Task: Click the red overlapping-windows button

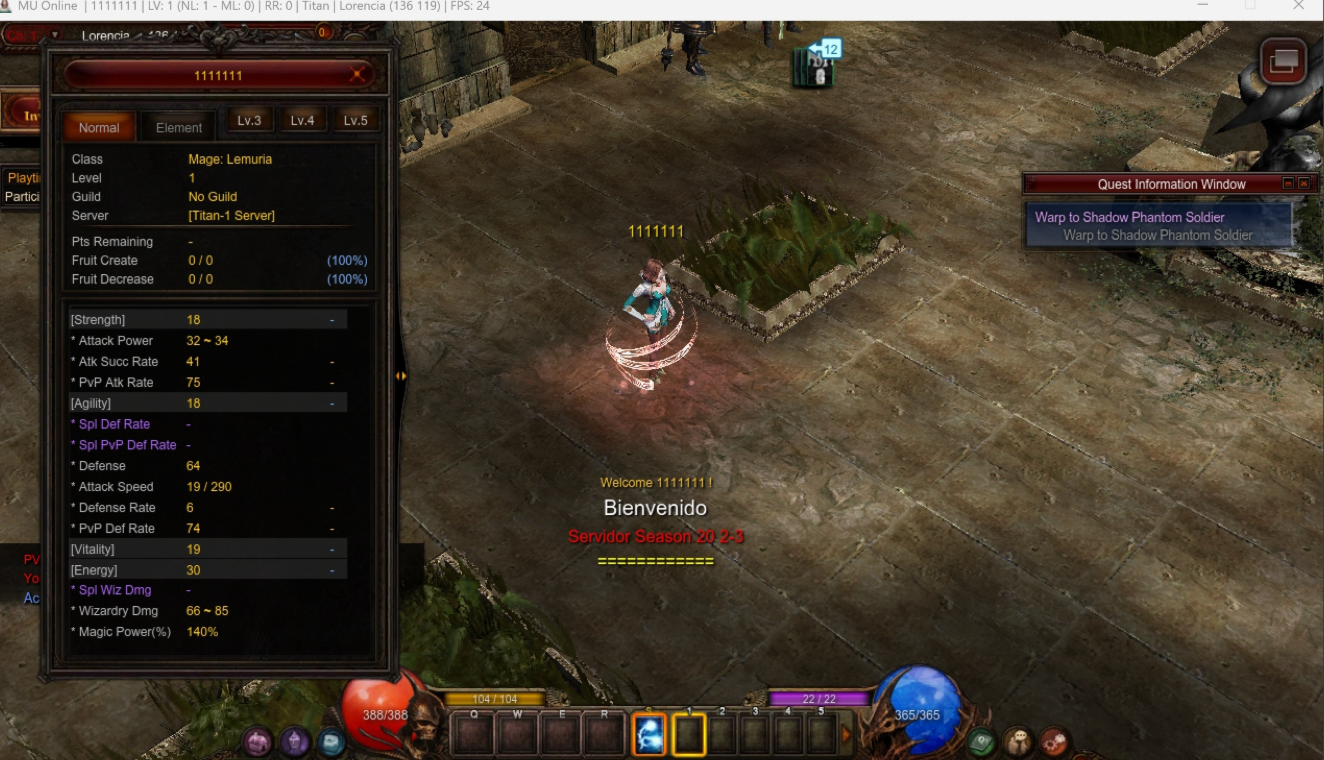Action: [1283, 62]
